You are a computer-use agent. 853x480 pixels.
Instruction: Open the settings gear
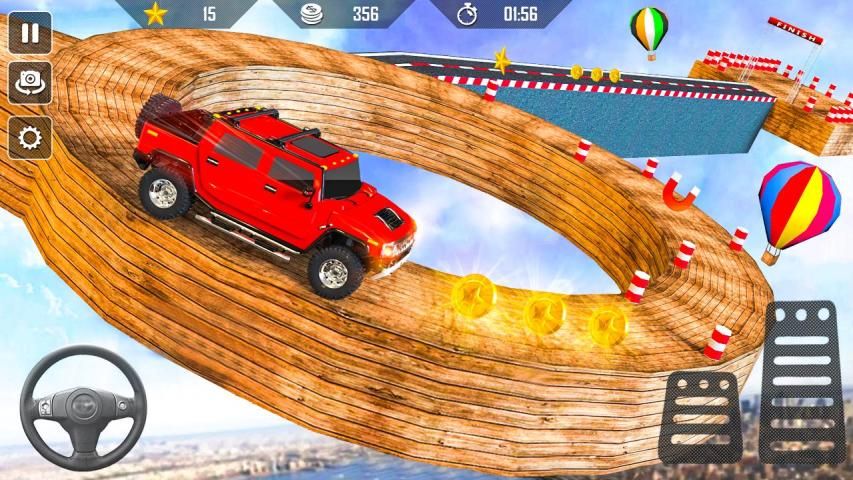[30, 136]
